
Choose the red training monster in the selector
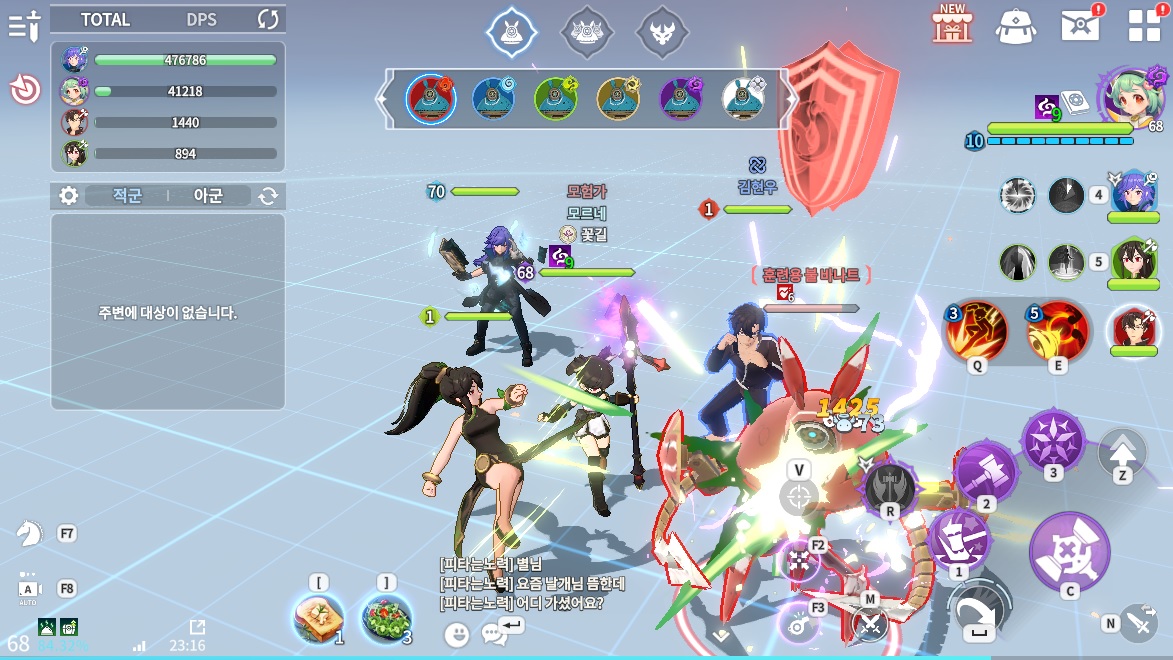pos(431,98)
